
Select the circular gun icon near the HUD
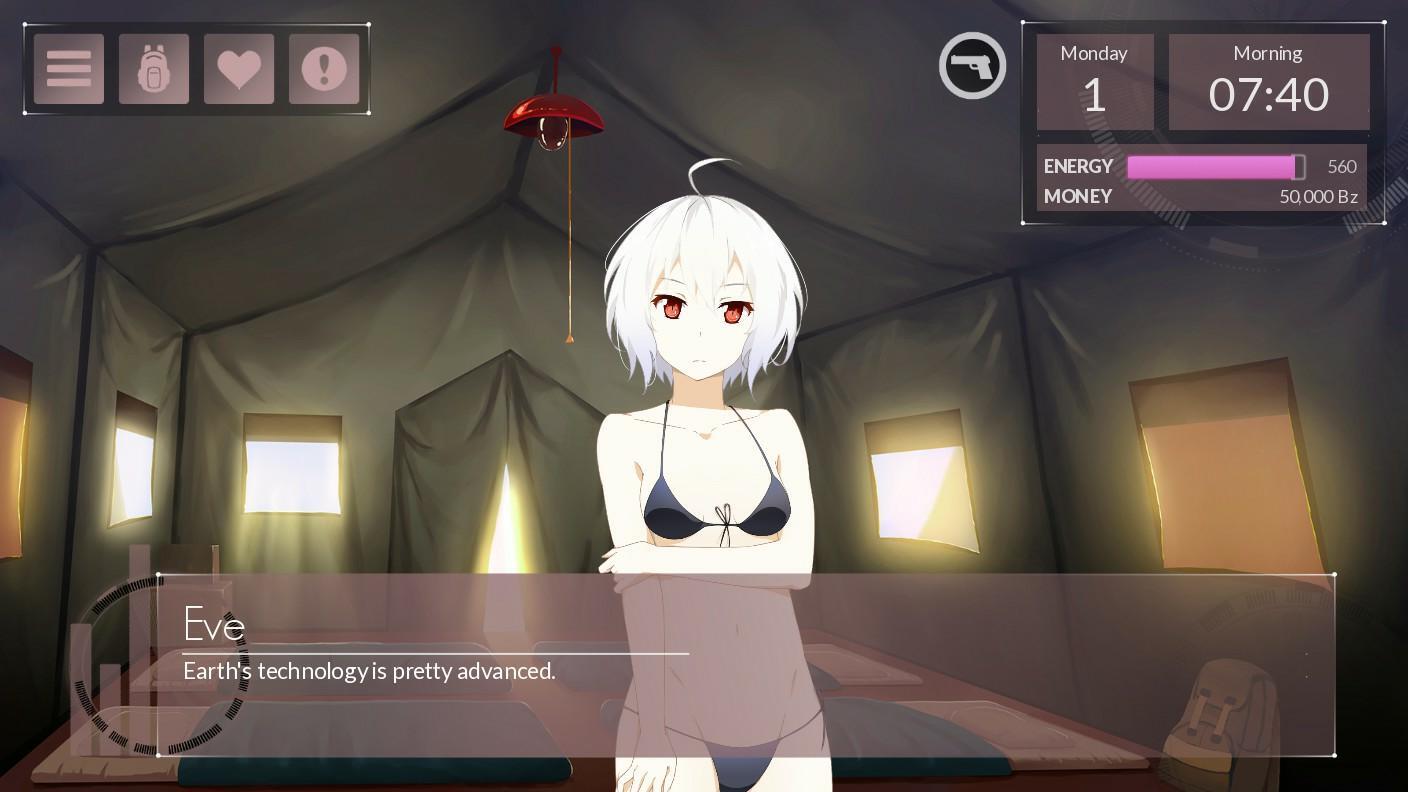point(971,64)
